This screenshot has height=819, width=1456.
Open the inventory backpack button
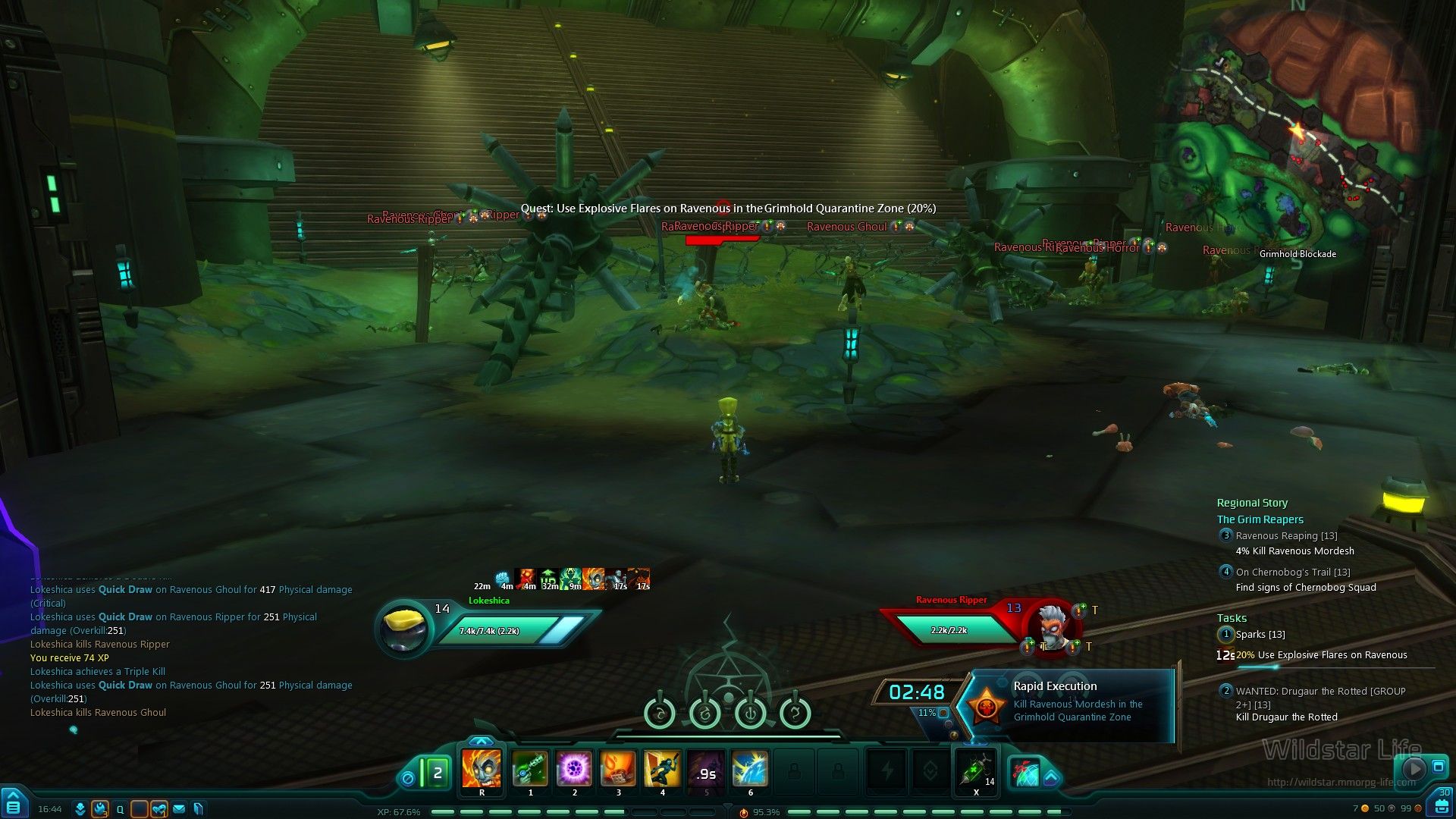click(x=1441, y=806)
